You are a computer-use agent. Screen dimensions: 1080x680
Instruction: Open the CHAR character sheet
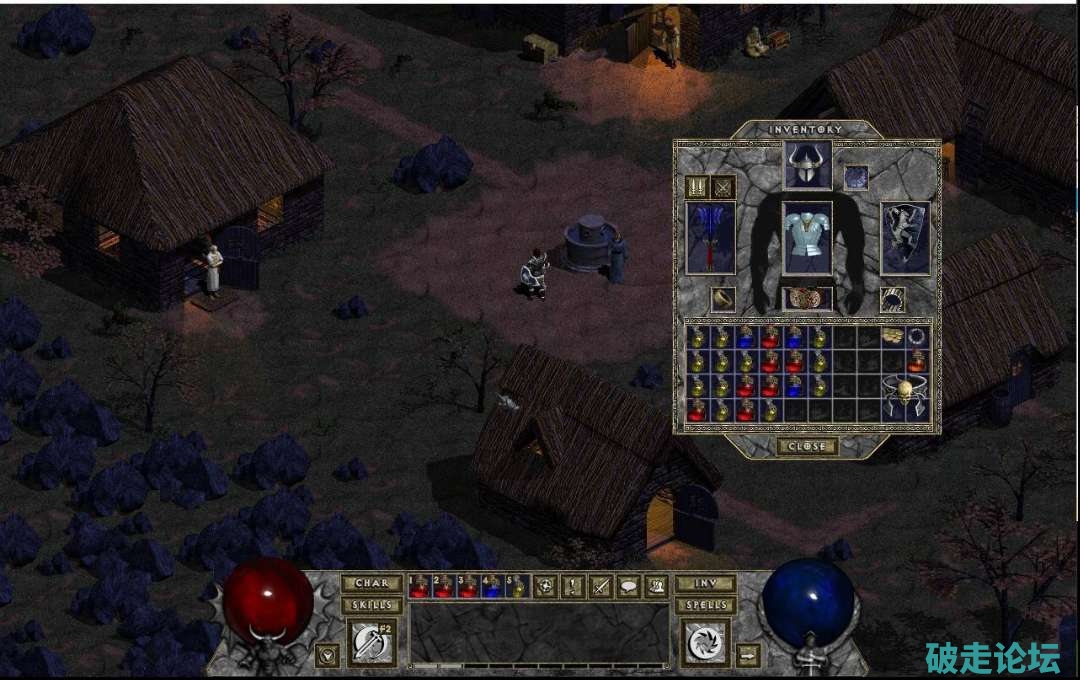click(371, 583)
